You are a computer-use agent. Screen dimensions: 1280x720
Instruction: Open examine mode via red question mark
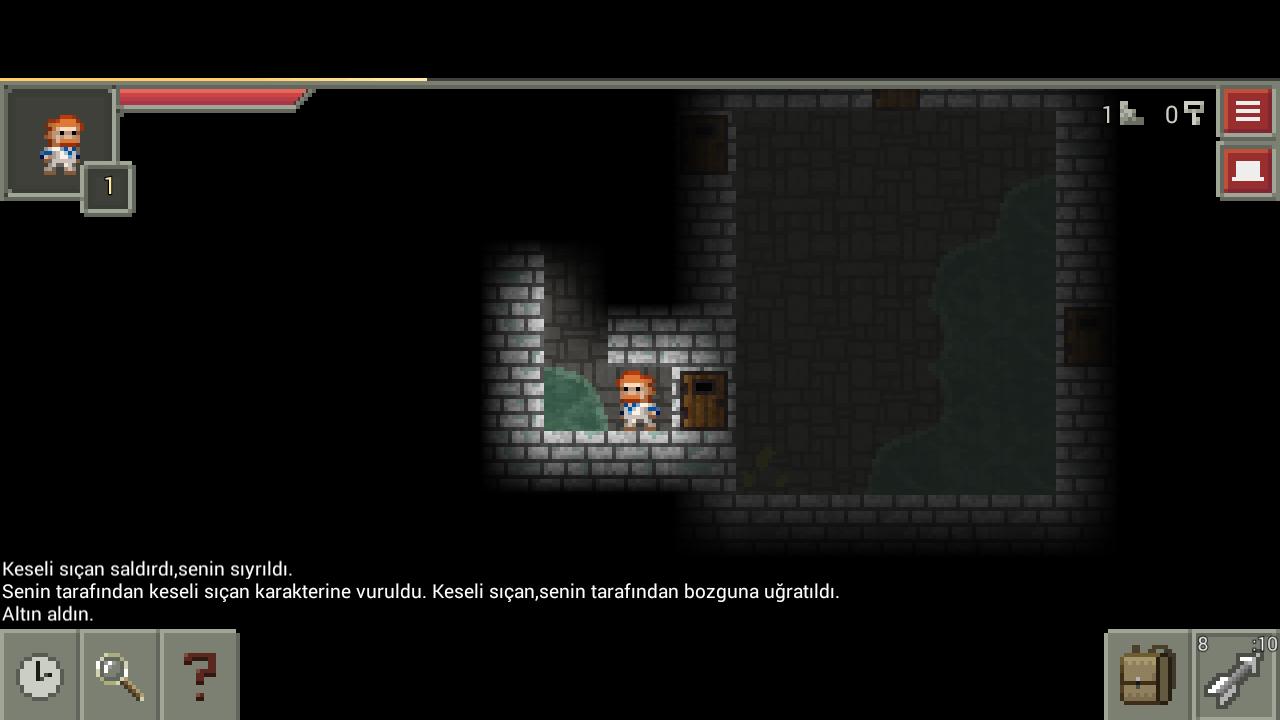pyautogui.click(x=200, y=676)
